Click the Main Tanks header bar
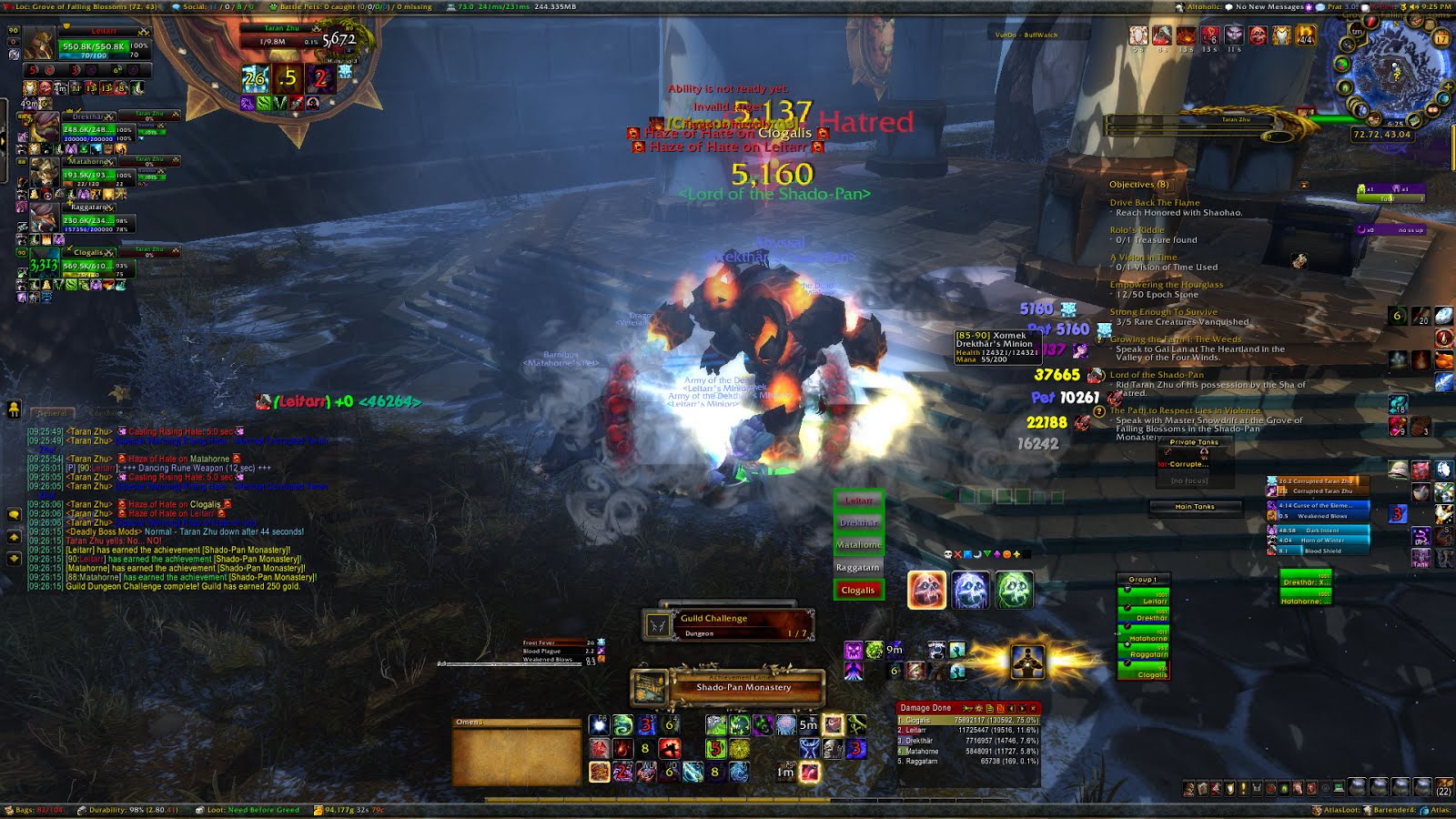 [x=1194, y=507]
